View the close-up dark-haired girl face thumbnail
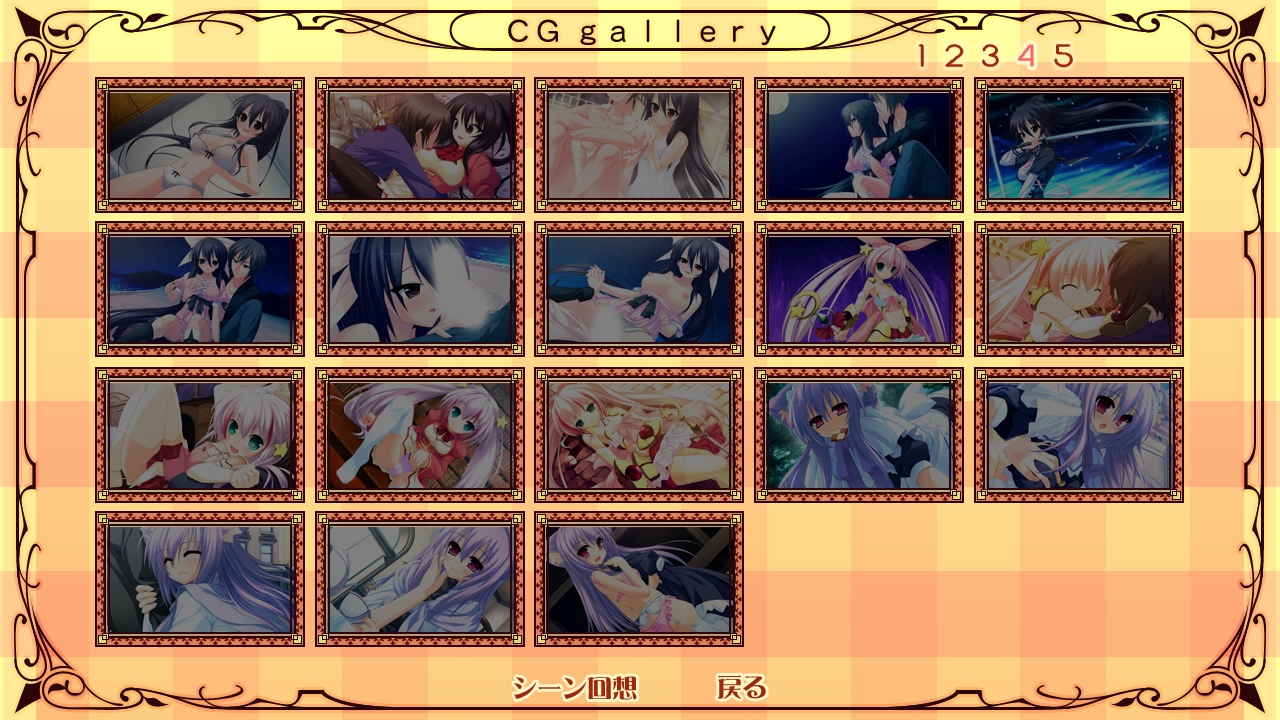Image resolution: width=1280 pixels, height=720 pixels. click(x=420, y=289)
